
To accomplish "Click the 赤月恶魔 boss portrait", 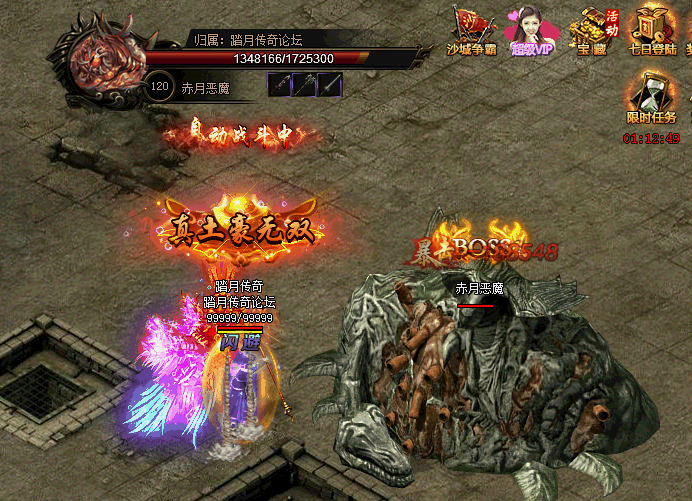I will (x=104, y=62).
